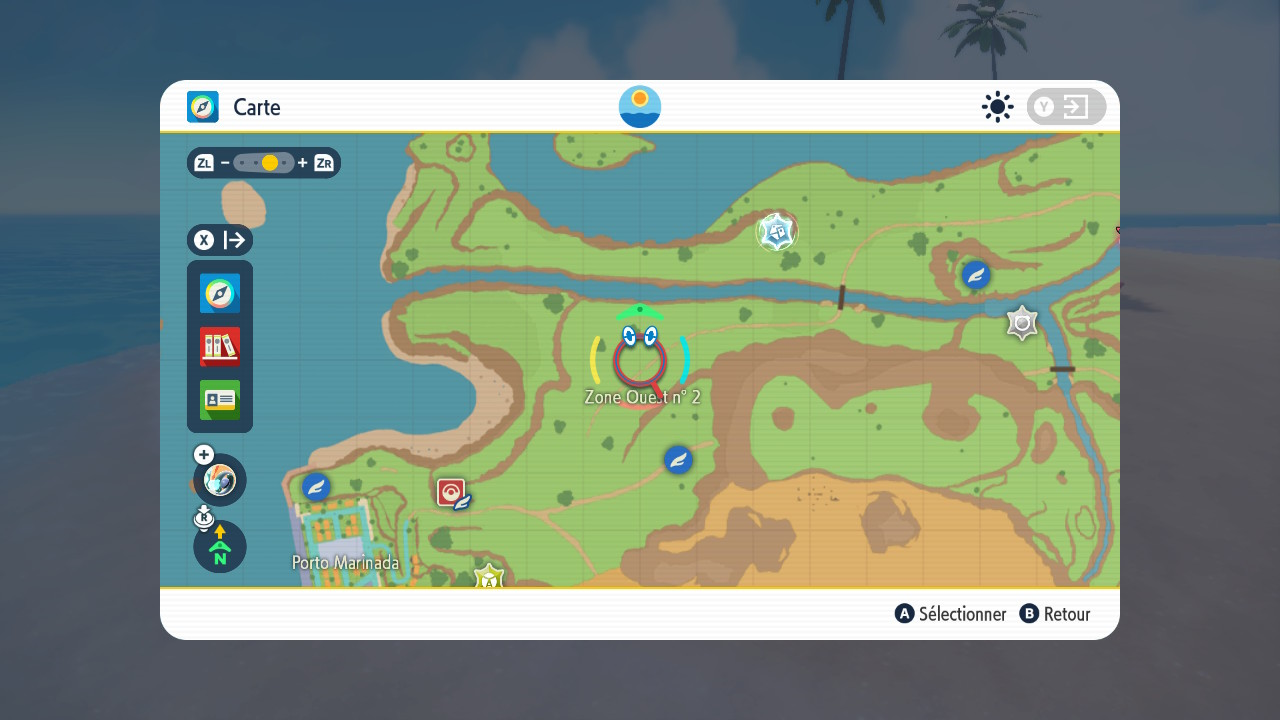
Task: Close the map with the exit icon
Action: click(x=1066, y=107)
